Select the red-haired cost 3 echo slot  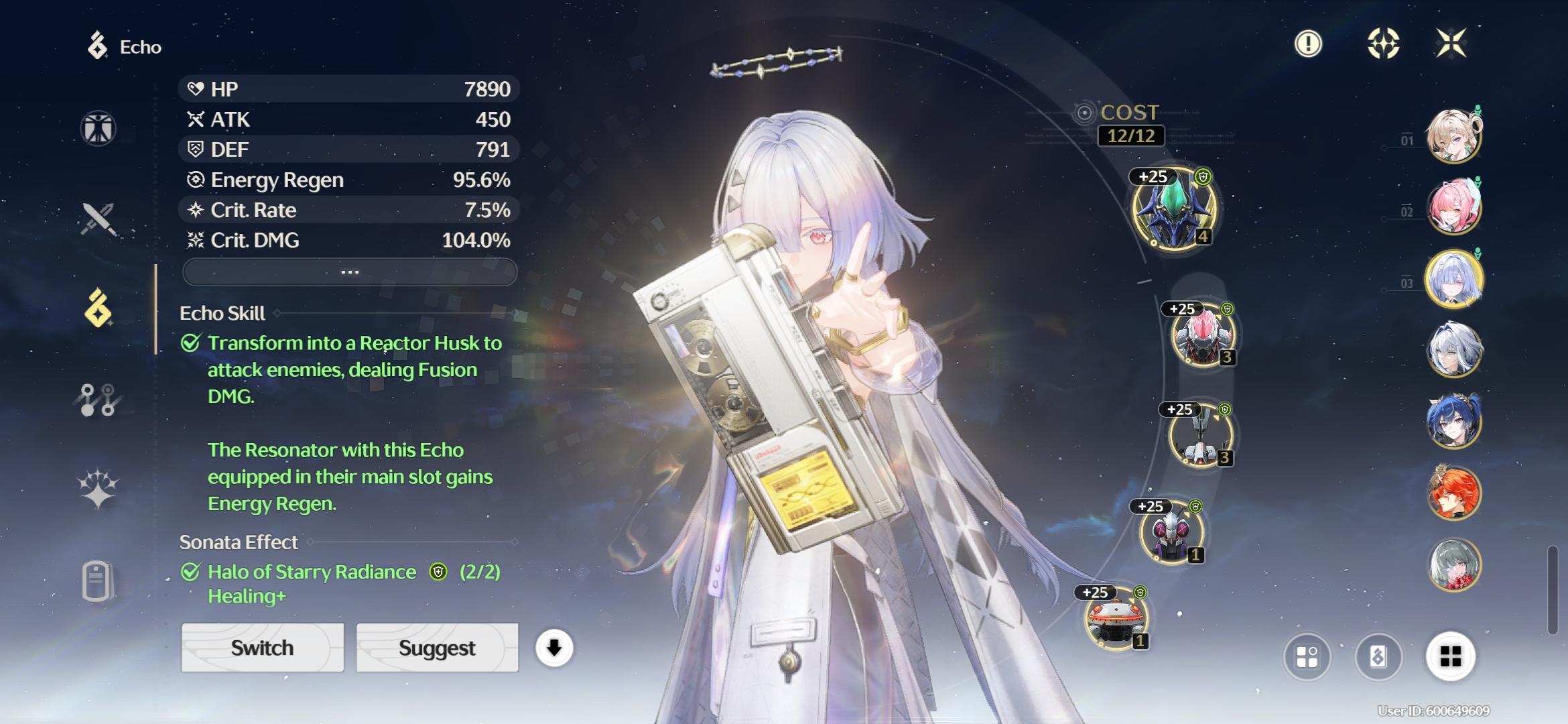click(1203, 335)
